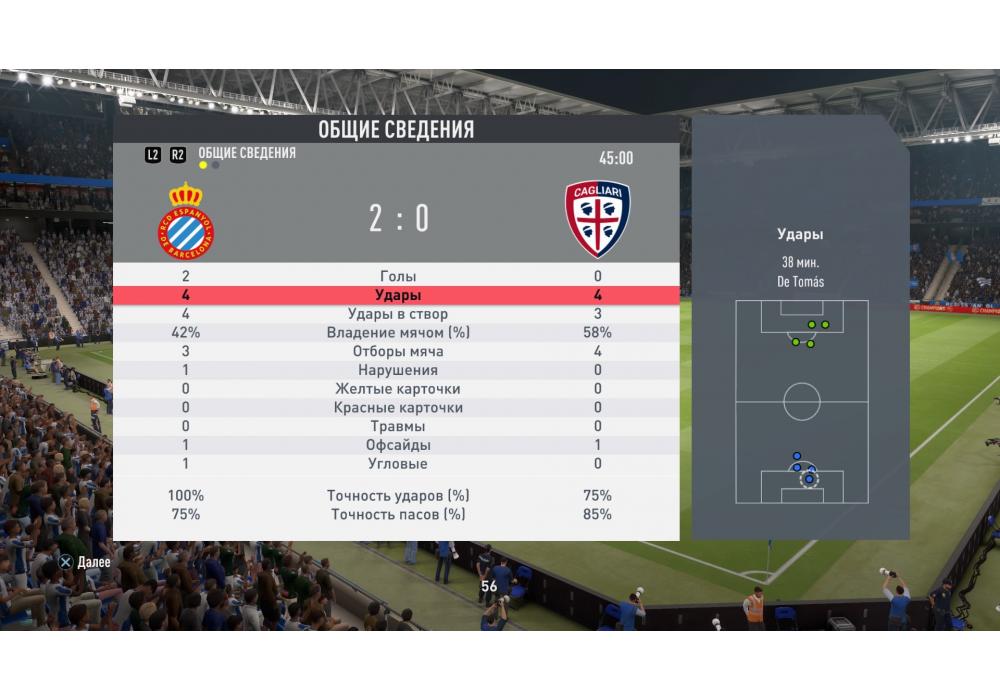Image resolution: width=1000 pixels, height=700 pixels.
Task: Click the Далее label to continue
Action: click(93, 562)
